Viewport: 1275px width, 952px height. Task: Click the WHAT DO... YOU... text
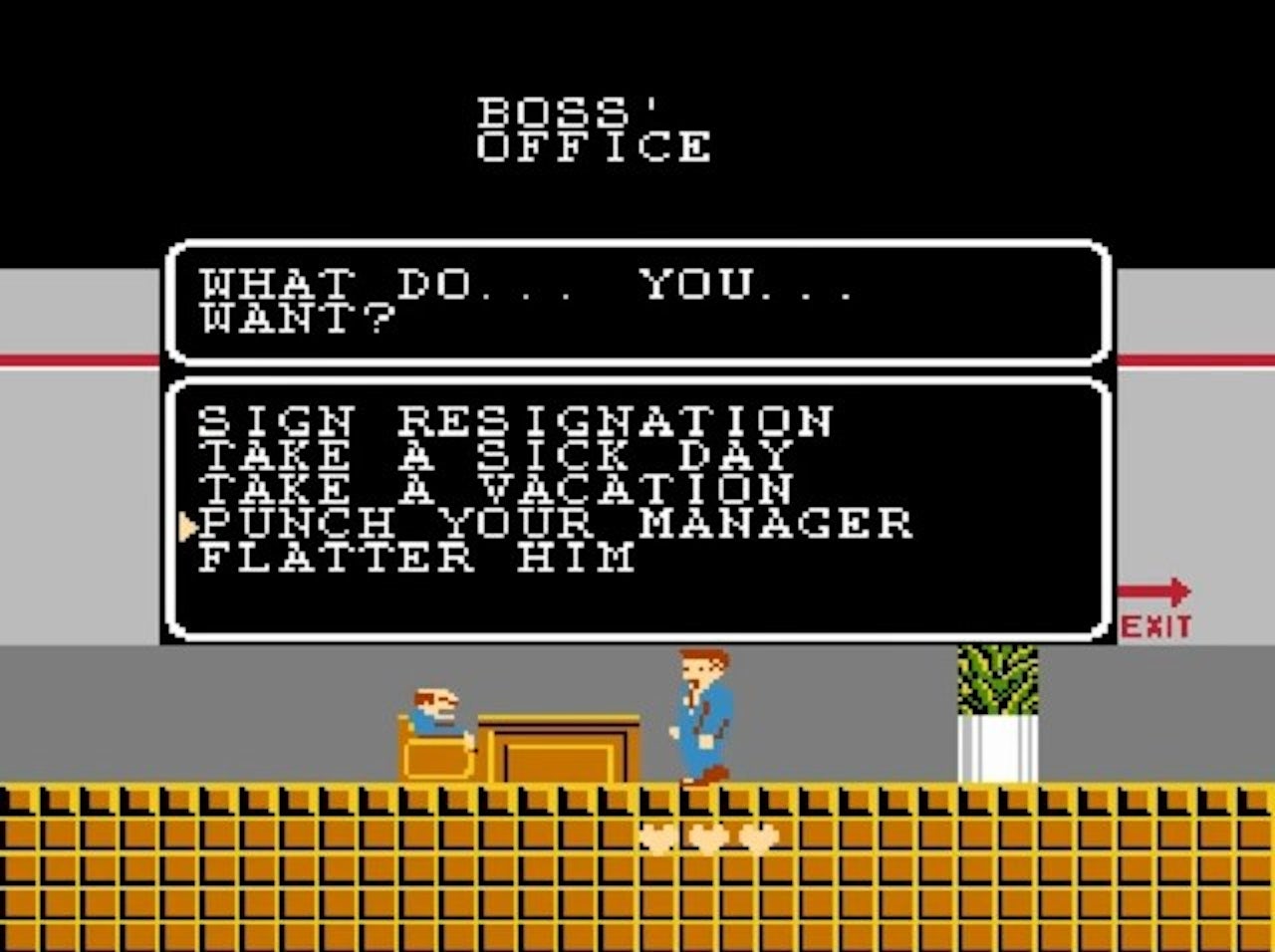(528, 284)
